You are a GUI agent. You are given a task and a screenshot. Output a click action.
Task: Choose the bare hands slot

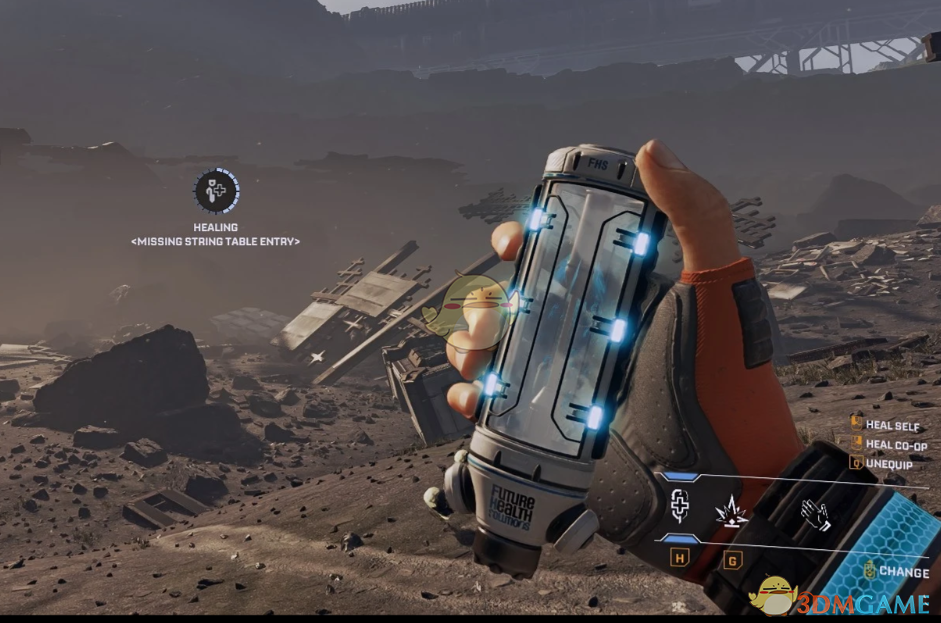pyautogui.click(x=816, y=512)
